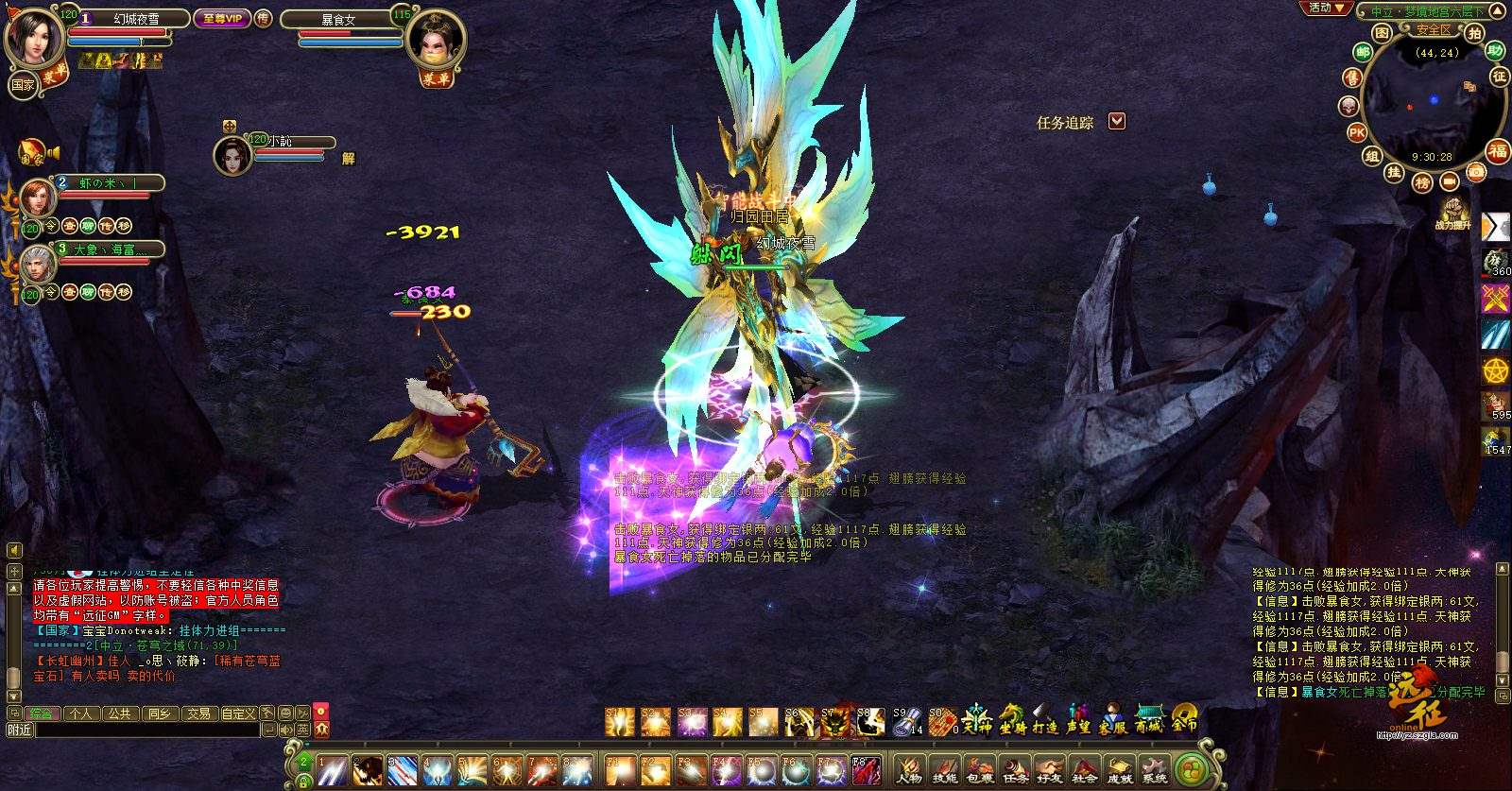Toggle the PK mode button
Screen dimensions: 1512x791
pos(1357,132)
